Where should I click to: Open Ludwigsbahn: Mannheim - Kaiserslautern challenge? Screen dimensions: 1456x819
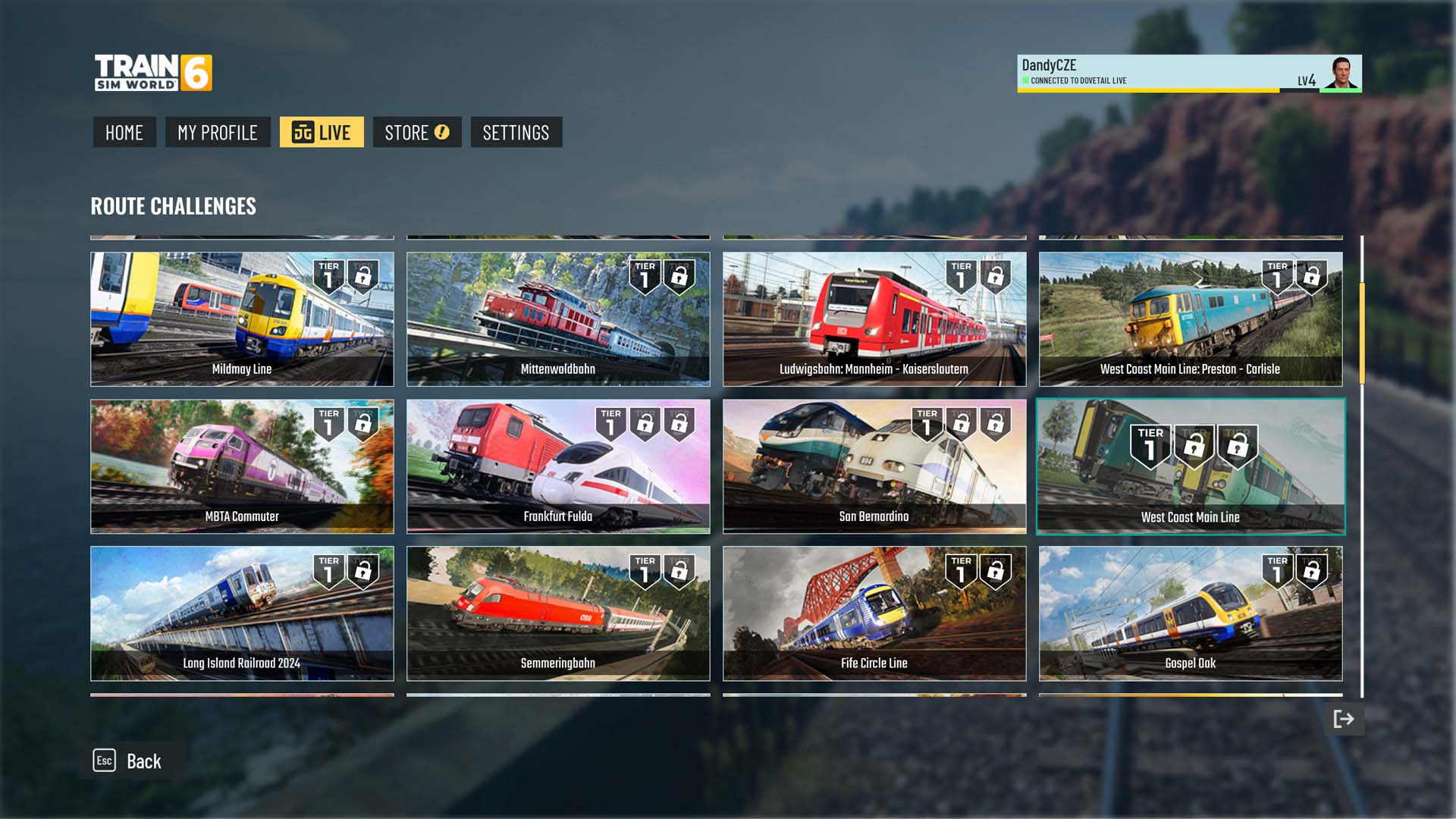point(874,319)
